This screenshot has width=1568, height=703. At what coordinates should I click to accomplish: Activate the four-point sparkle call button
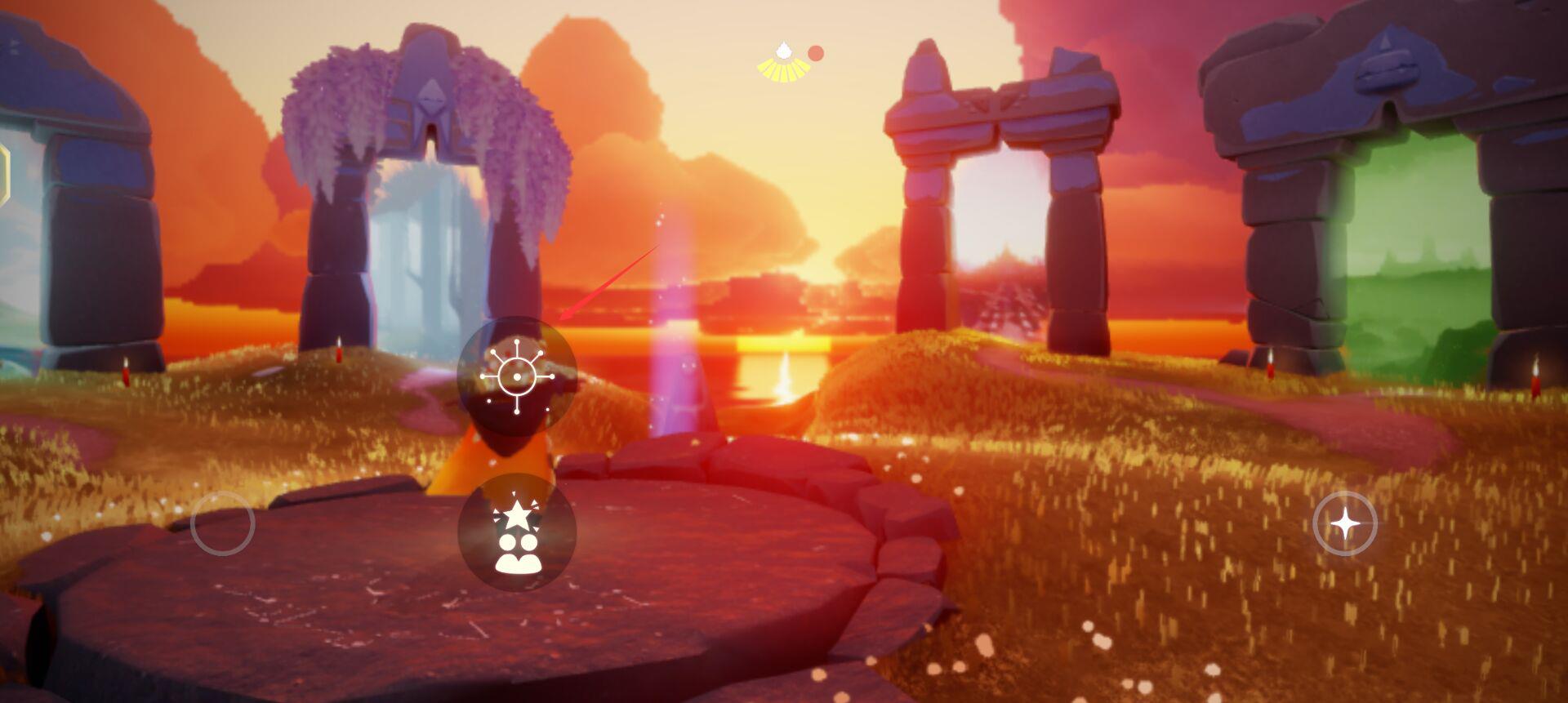click(x=1344, y=523)
